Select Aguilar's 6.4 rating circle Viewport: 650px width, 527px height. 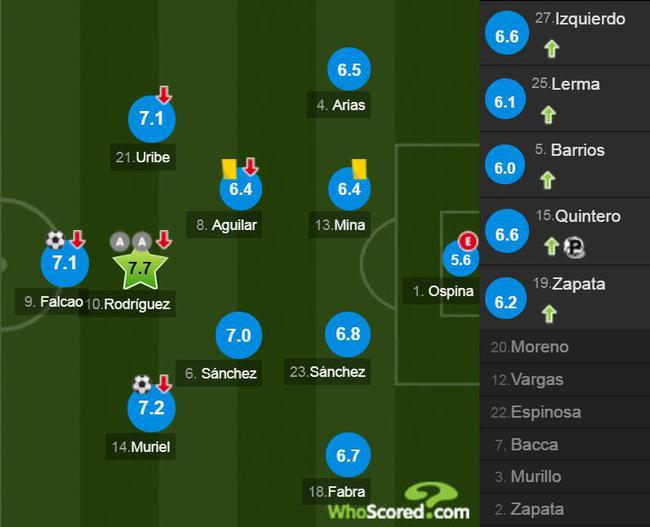click(x=240, y=188)
